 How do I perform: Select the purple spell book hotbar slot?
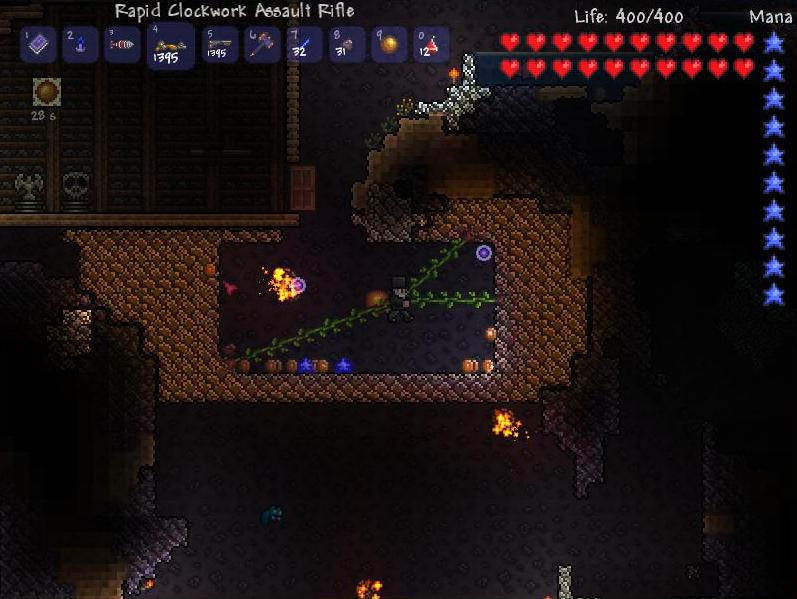point(39,45)
